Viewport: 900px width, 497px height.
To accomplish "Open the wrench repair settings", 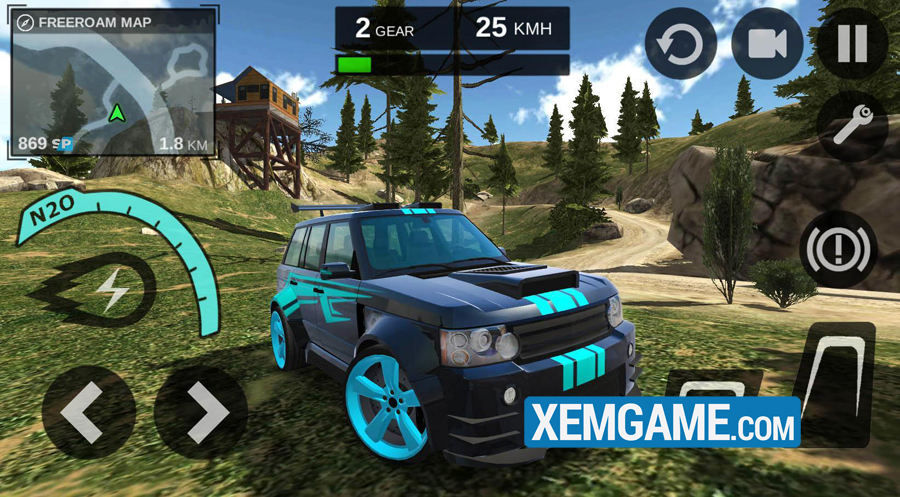I will pyautogui.click(x=852, y=127).
